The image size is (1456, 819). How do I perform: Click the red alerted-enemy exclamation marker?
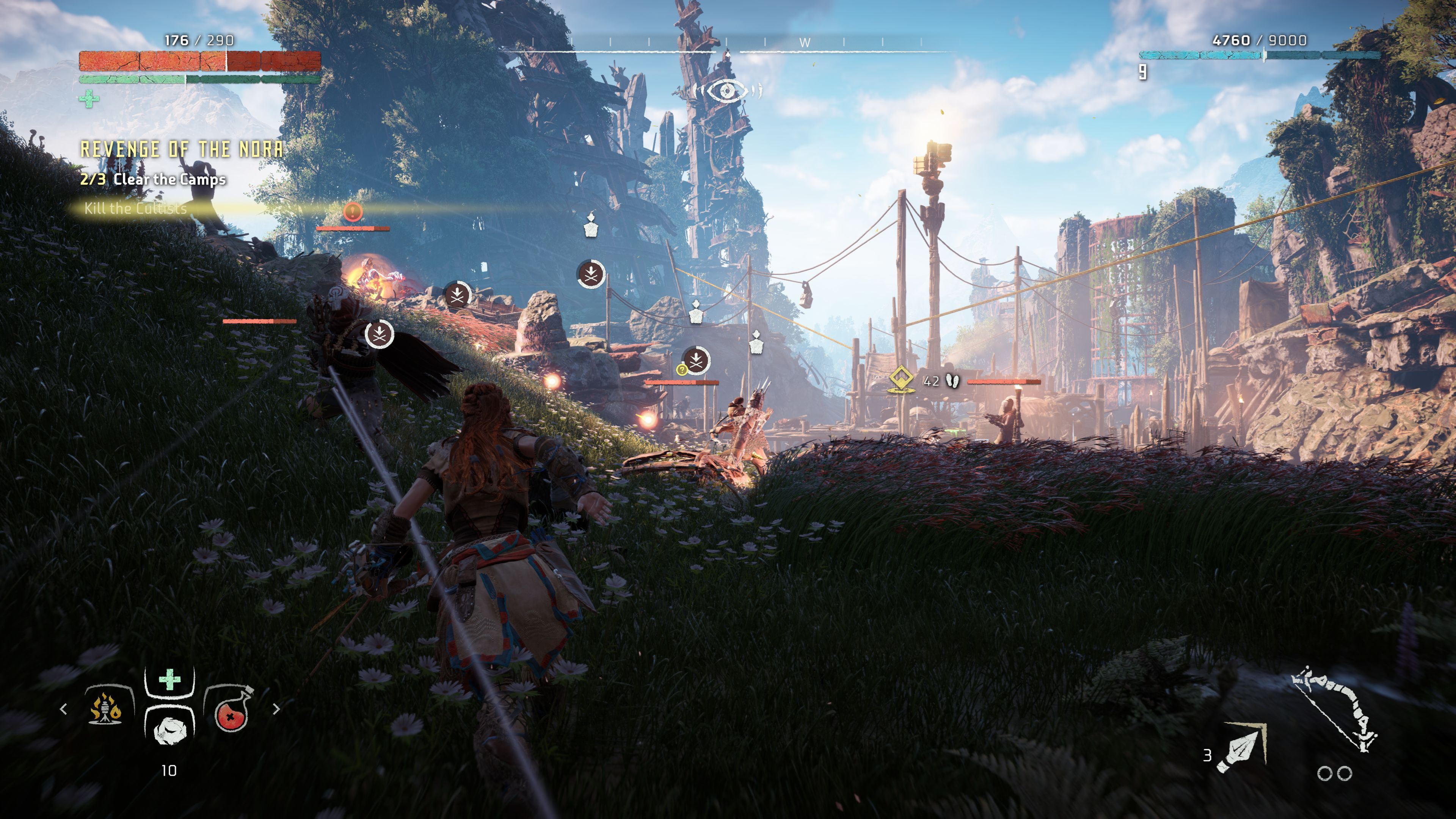(x=353, y=212)
